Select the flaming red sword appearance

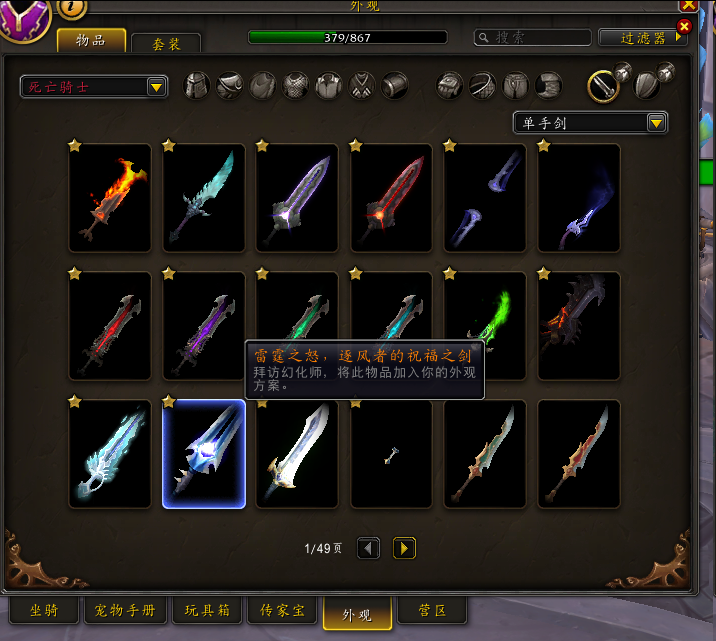coord(110,198)
